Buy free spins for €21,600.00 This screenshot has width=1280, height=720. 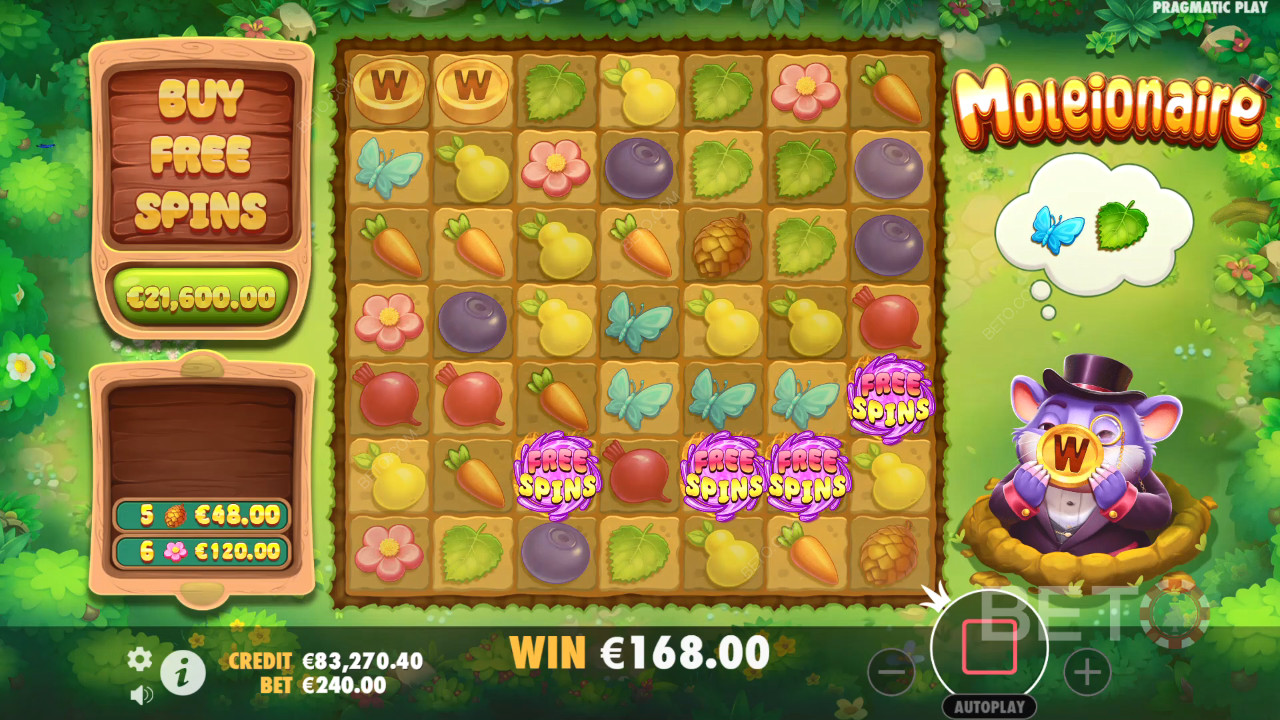pyautogui.click(x=201, y=297)
